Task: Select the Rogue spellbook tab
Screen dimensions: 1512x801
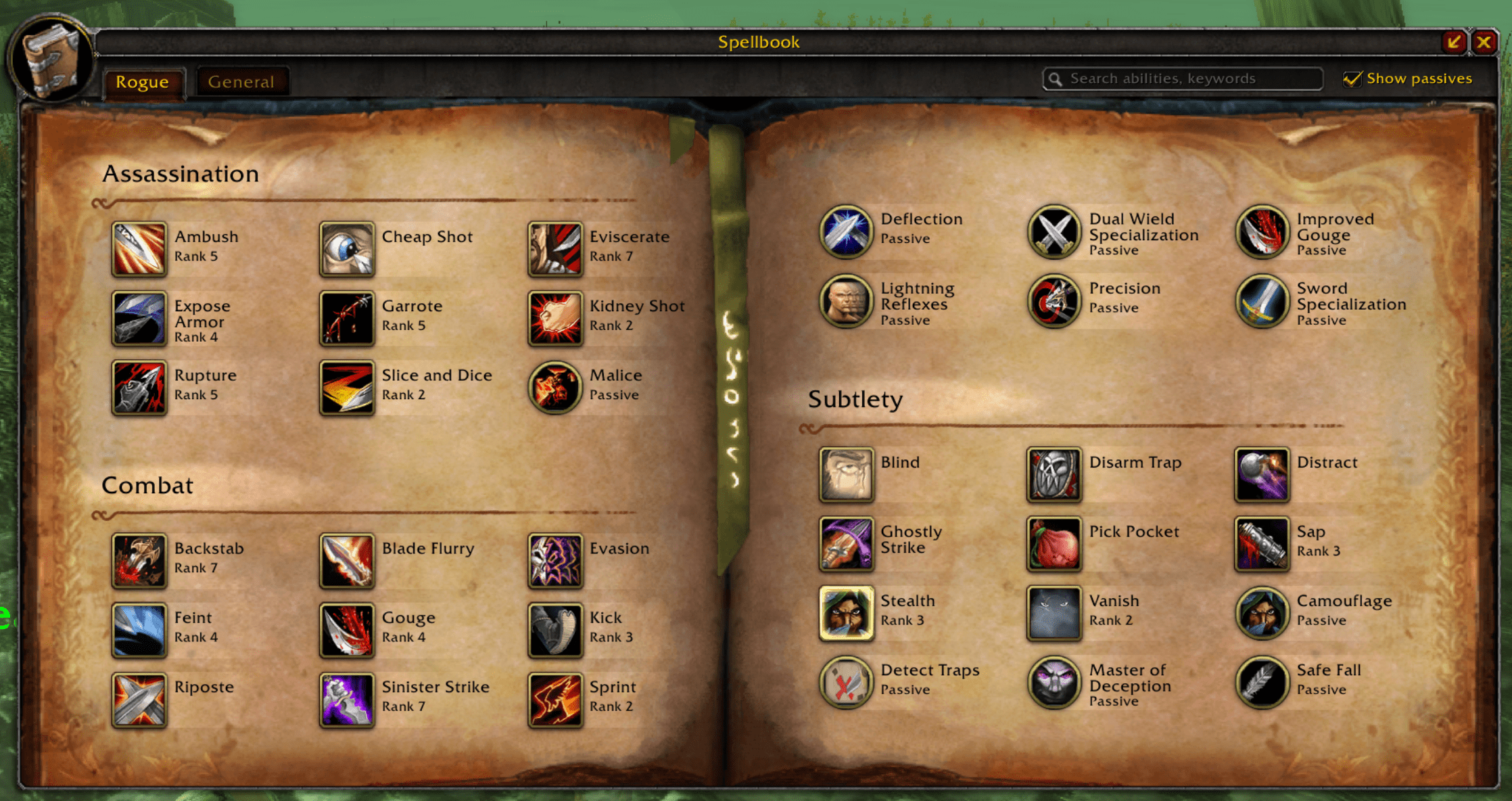Action: [x=143, y=81]
